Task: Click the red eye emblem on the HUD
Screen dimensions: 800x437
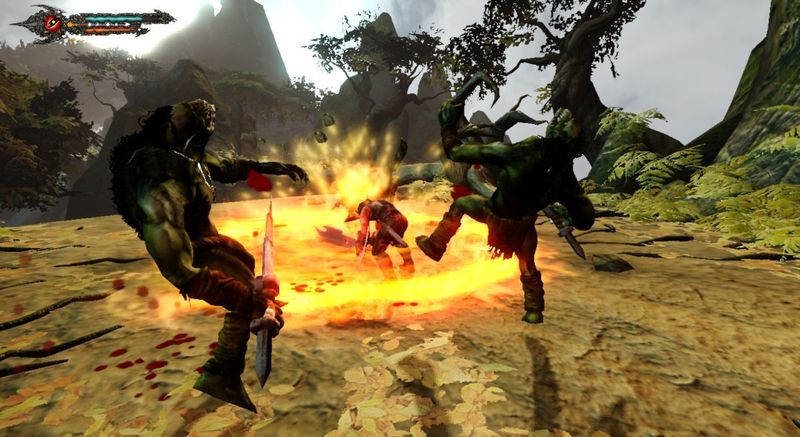Action: [51, 22]
